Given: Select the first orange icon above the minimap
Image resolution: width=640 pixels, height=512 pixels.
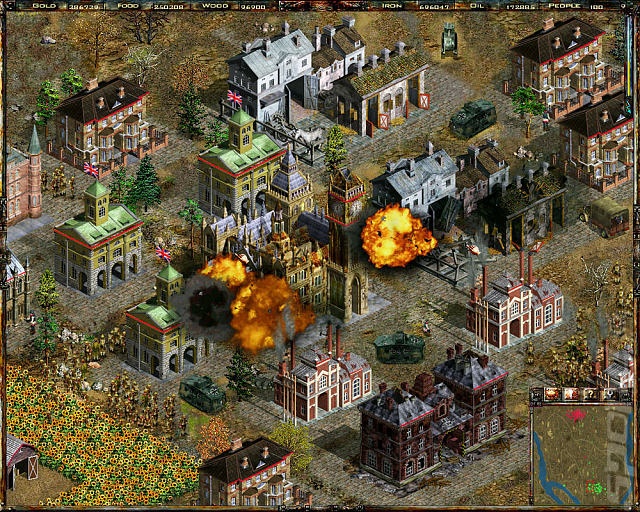Looking at the screenshot, I should click(x=552, y=394).
